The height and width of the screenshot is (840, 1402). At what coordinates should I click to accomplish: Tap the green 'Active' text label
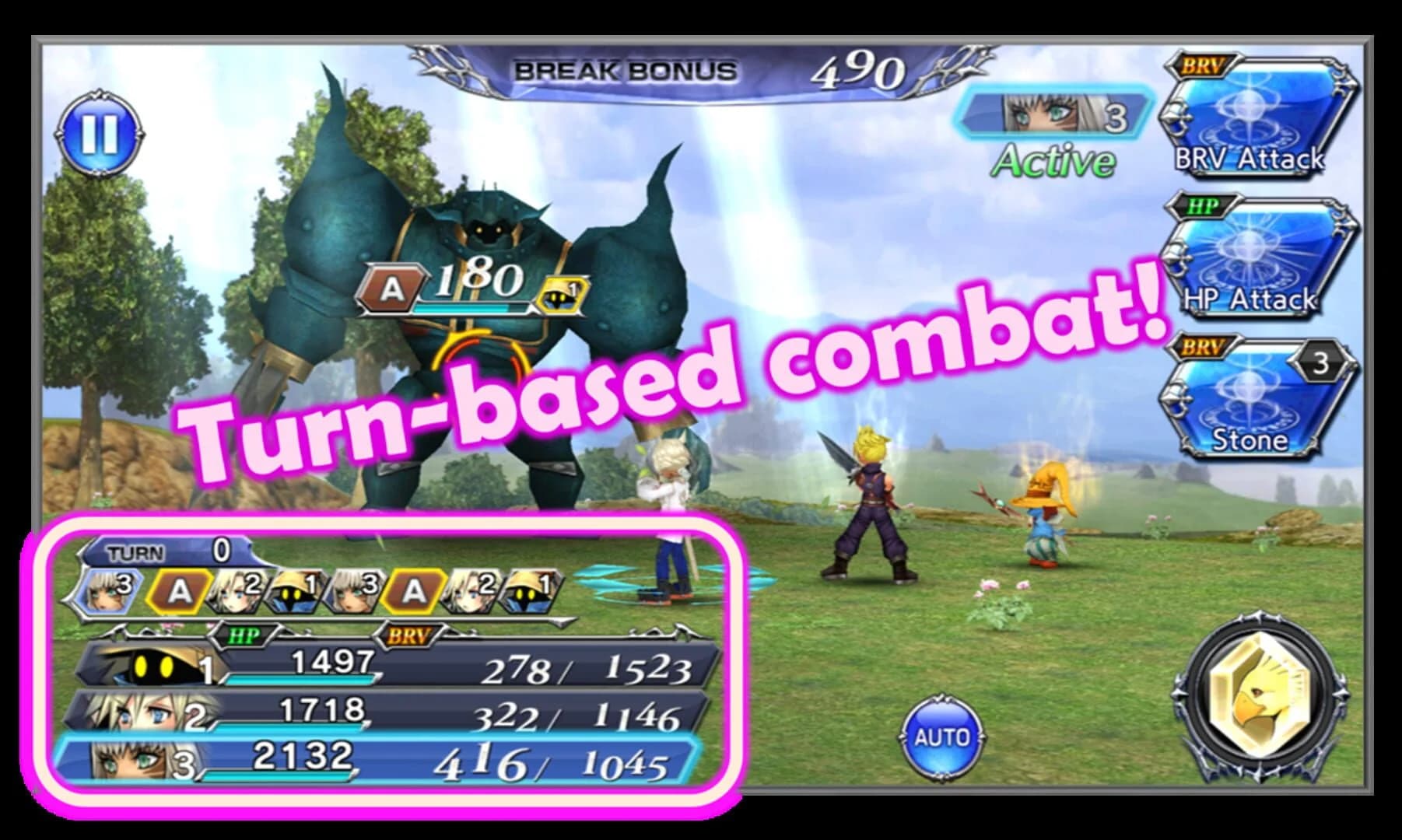(1056, 161)
